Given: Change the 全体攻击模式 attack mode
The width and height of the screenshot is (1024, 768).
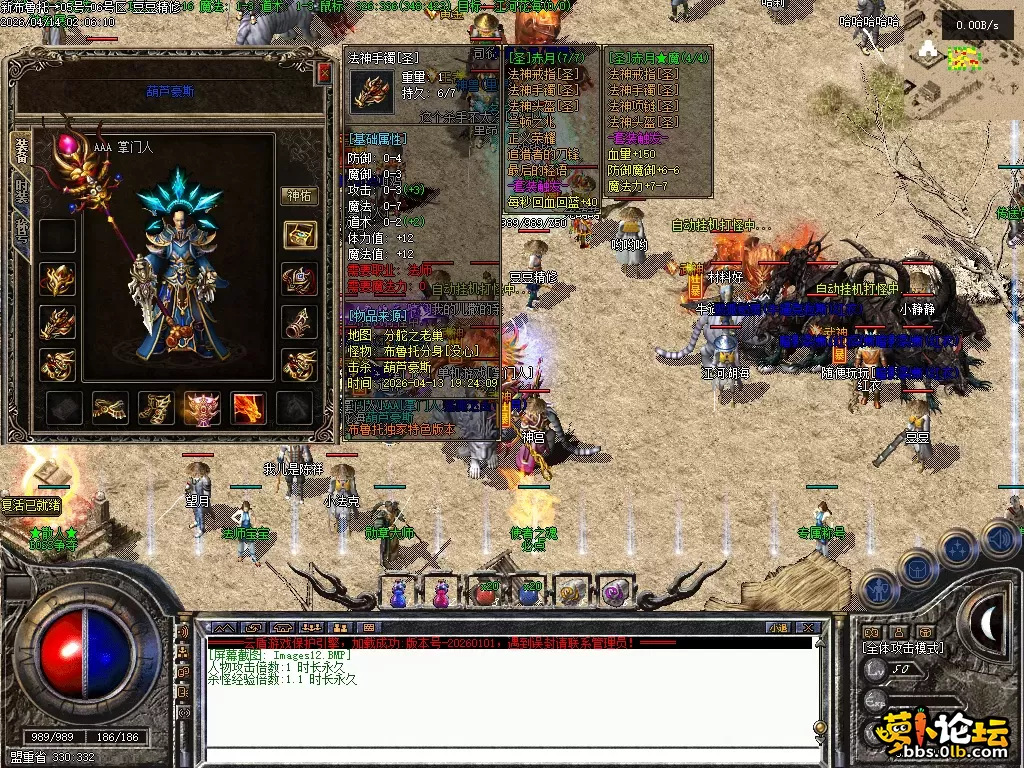Looking at the screenshot, I should click(x=903, y=648).
